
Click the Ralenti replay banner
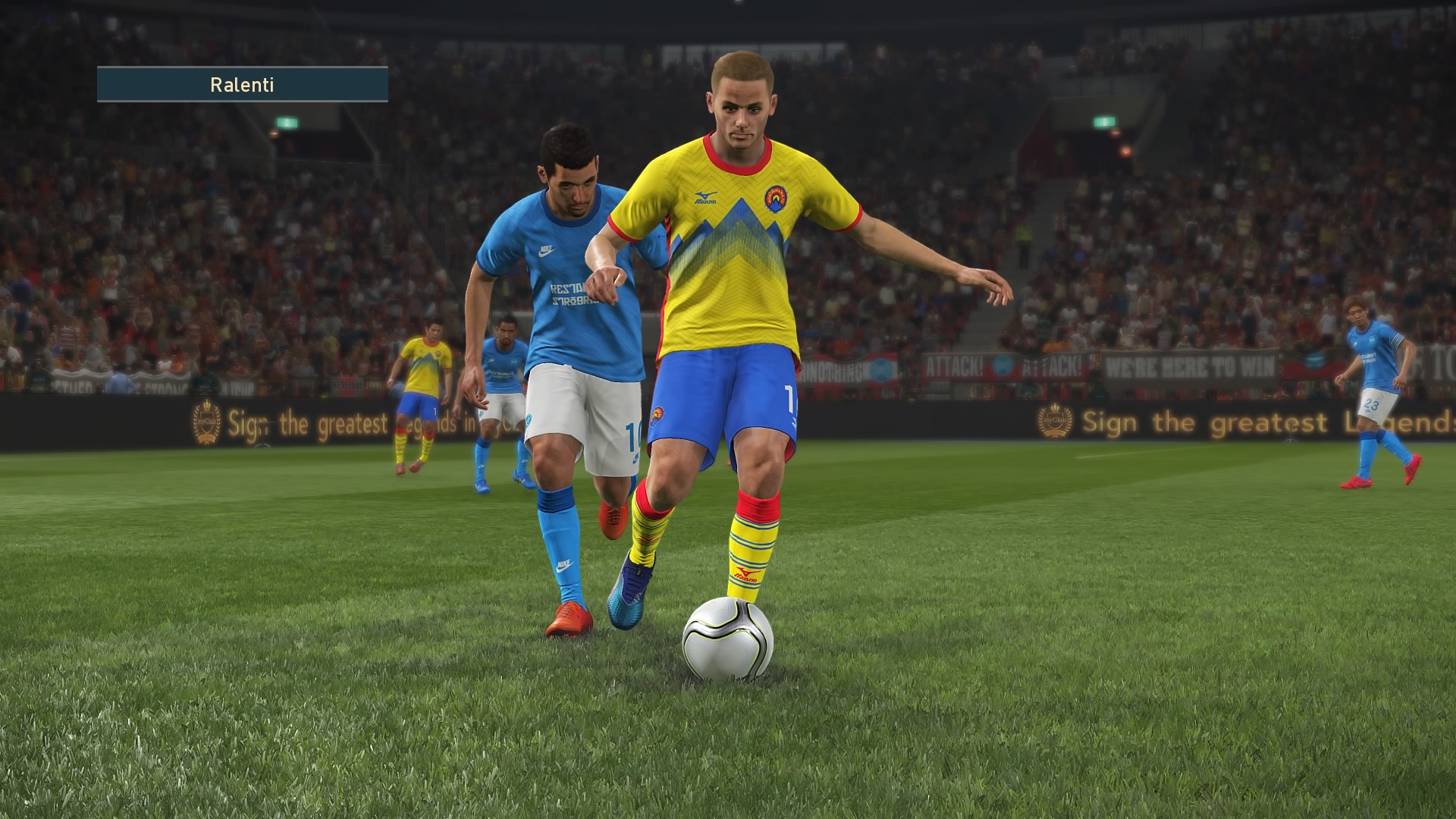[x=242, y=84]
